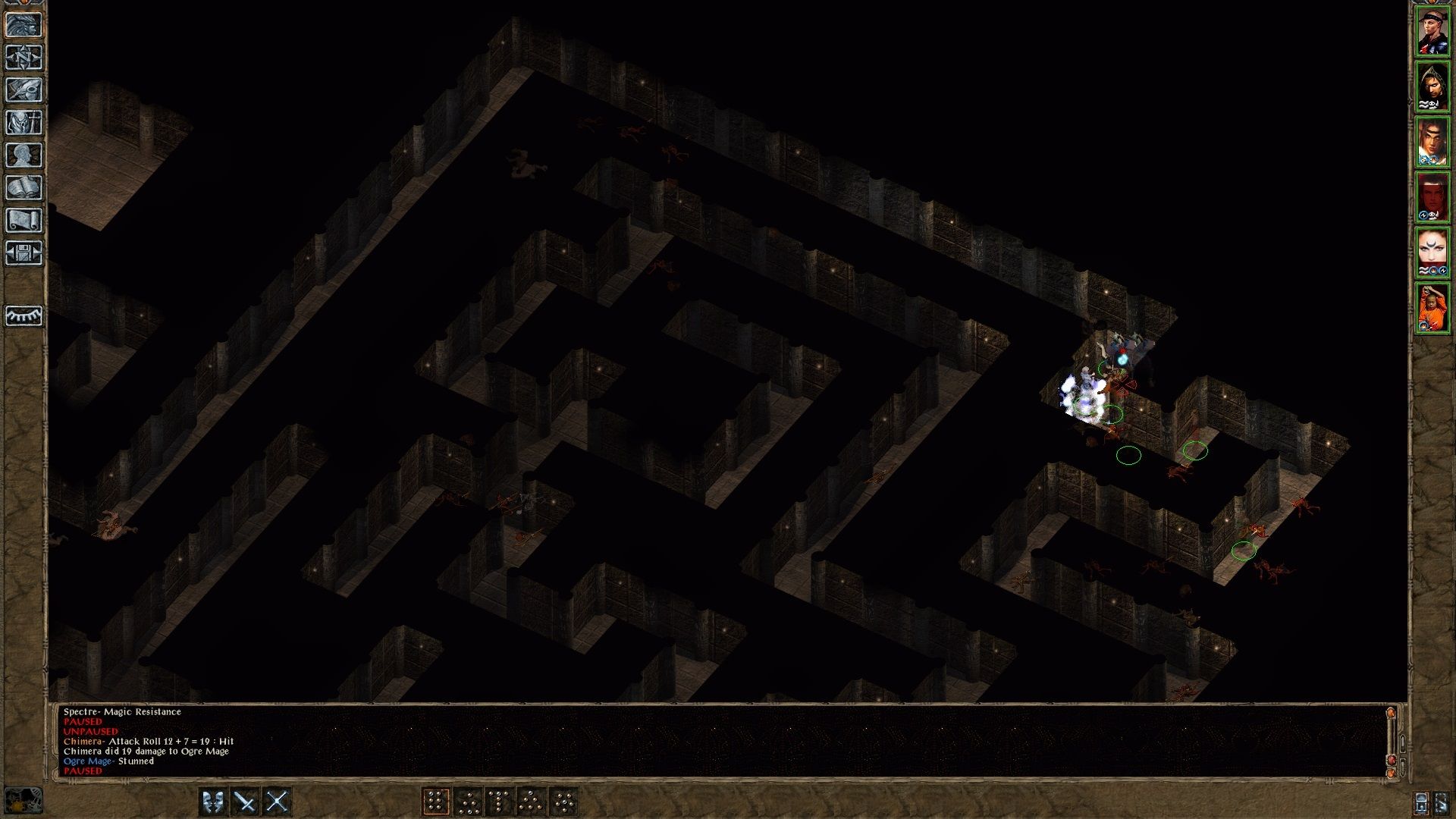Open the Mage spellbook
This screenshot has width=1456, height=819.
(x=25, y=188)
